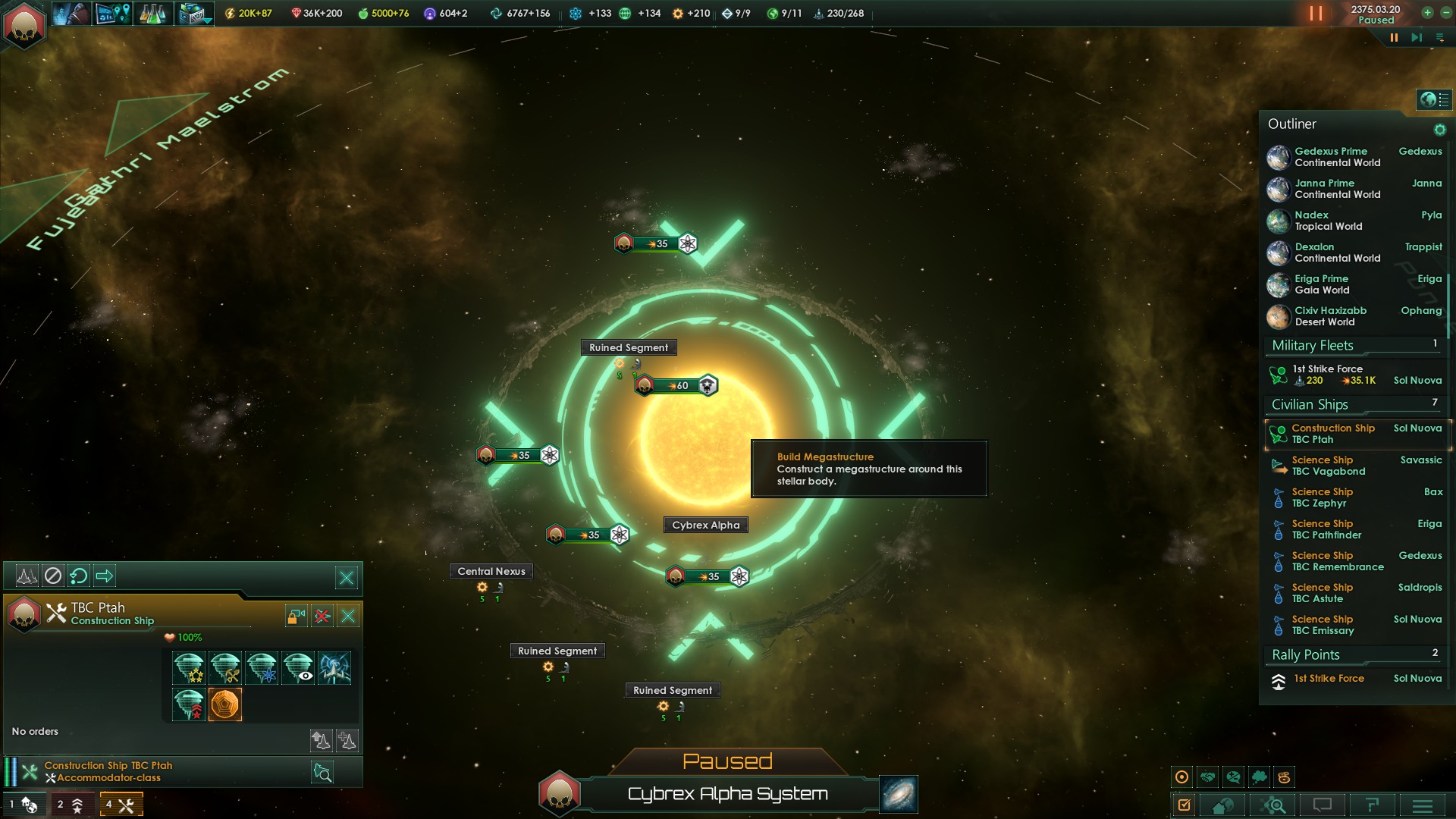
Task: Open the empire emblem skull panel
Action: [x=24, y=24]
